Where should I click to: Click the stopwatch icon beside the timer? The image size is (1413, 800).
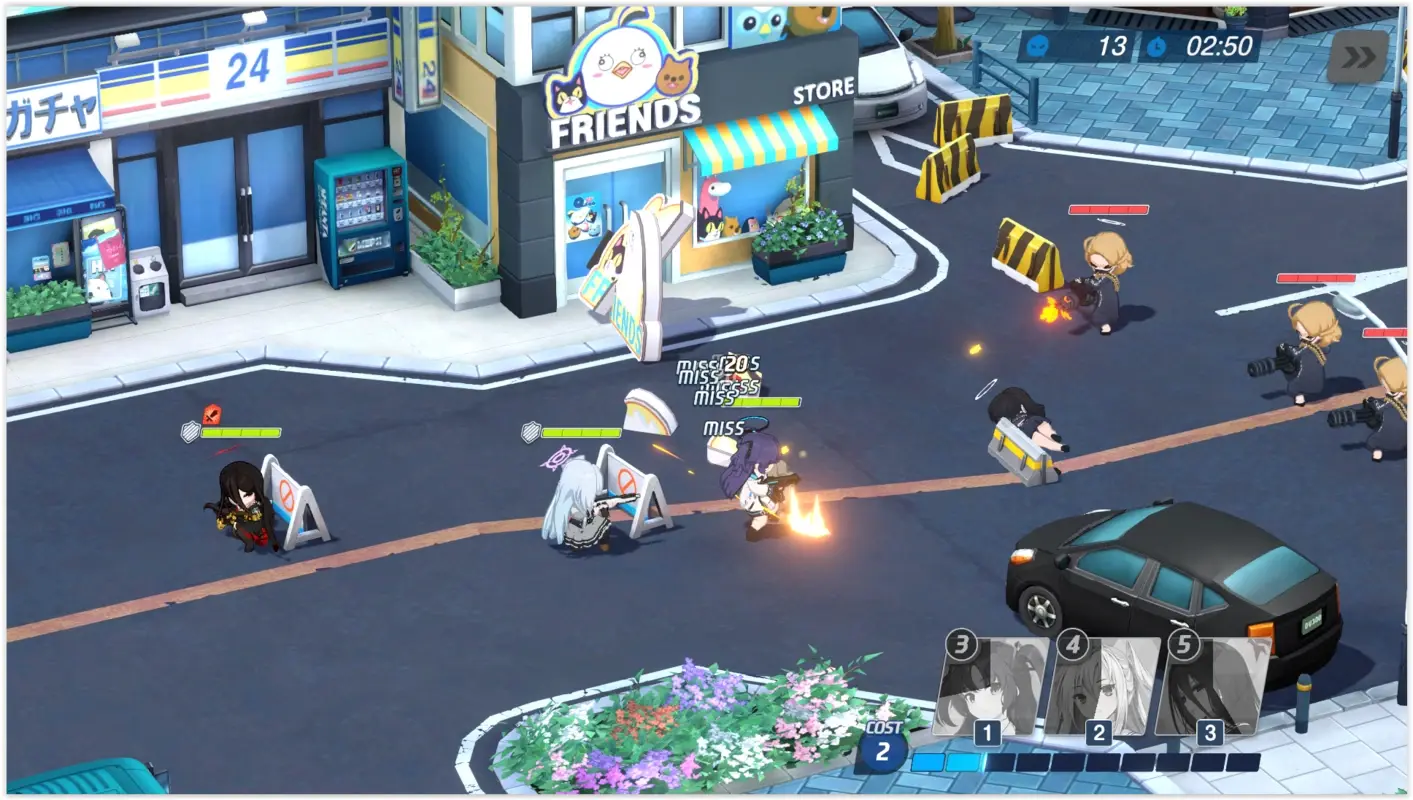point(1157,46)
